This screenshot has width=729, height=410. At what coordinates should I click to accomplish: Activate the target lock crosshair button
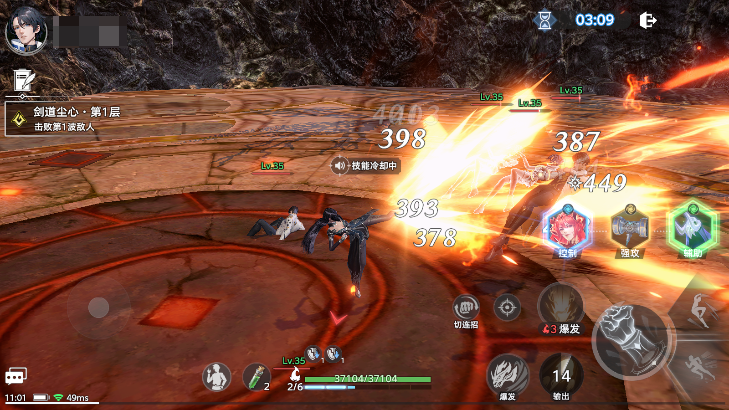508,306
